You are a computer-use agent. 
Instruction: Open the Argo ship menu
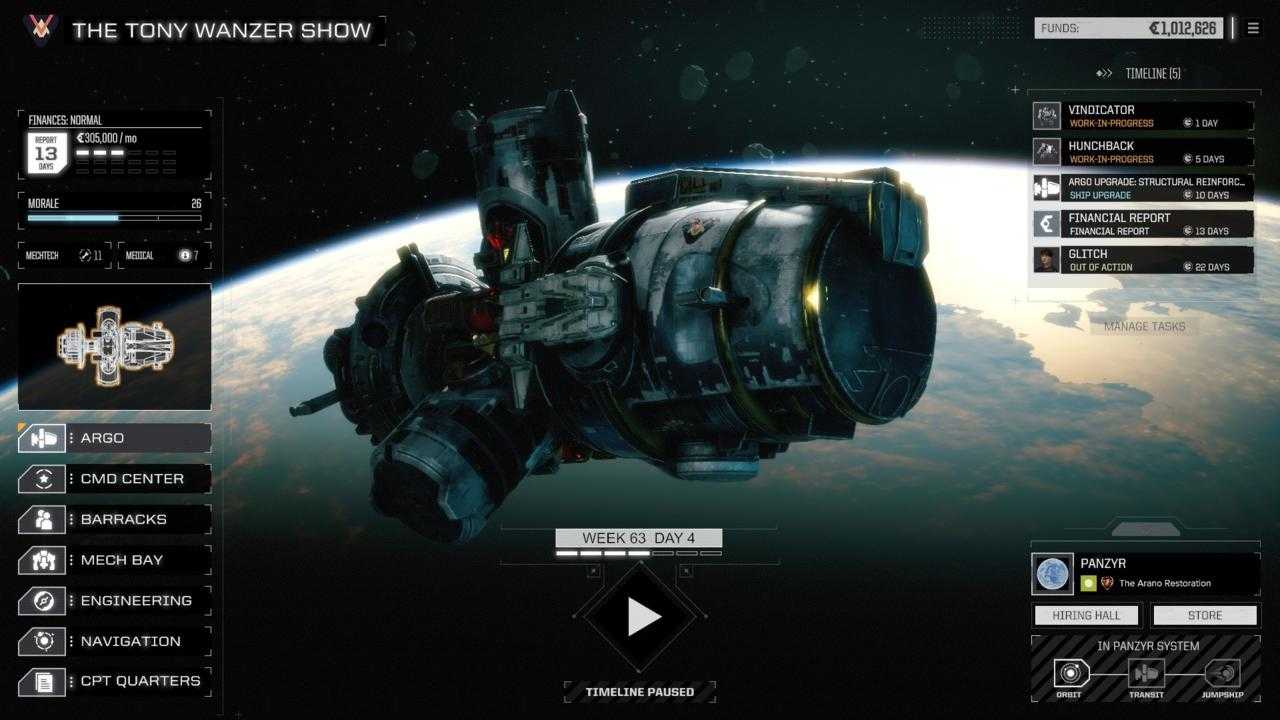click(114, 438)
